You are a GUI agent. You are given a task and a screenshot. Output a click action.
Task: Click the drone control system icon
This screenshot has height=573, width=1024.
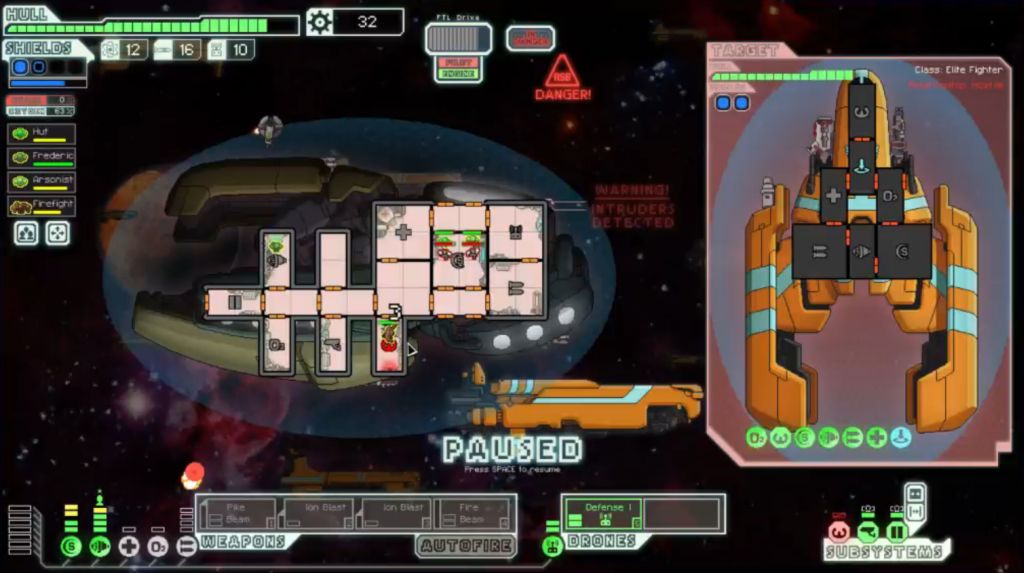[x=551, y=546]
